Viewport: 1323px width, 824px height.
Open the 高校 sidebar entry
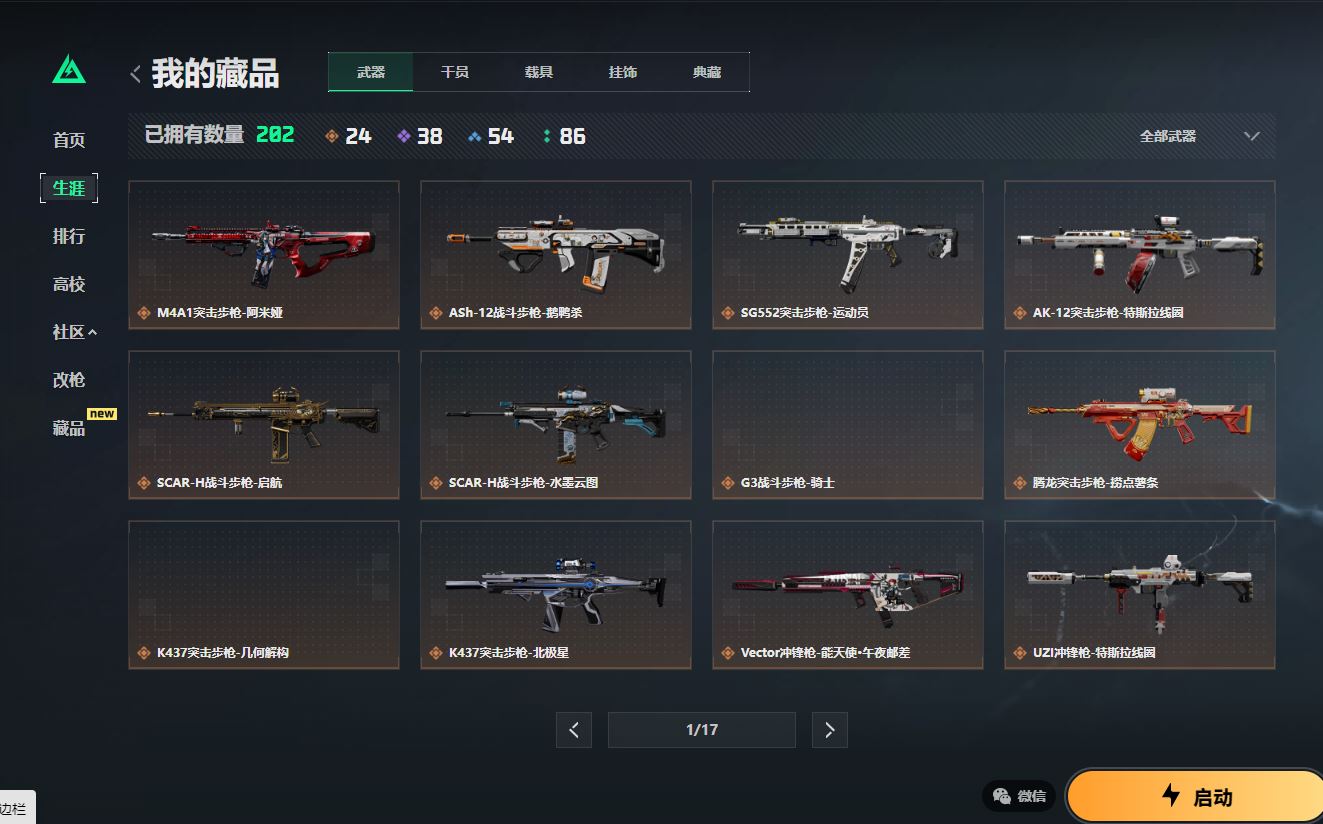coord(69,284)
